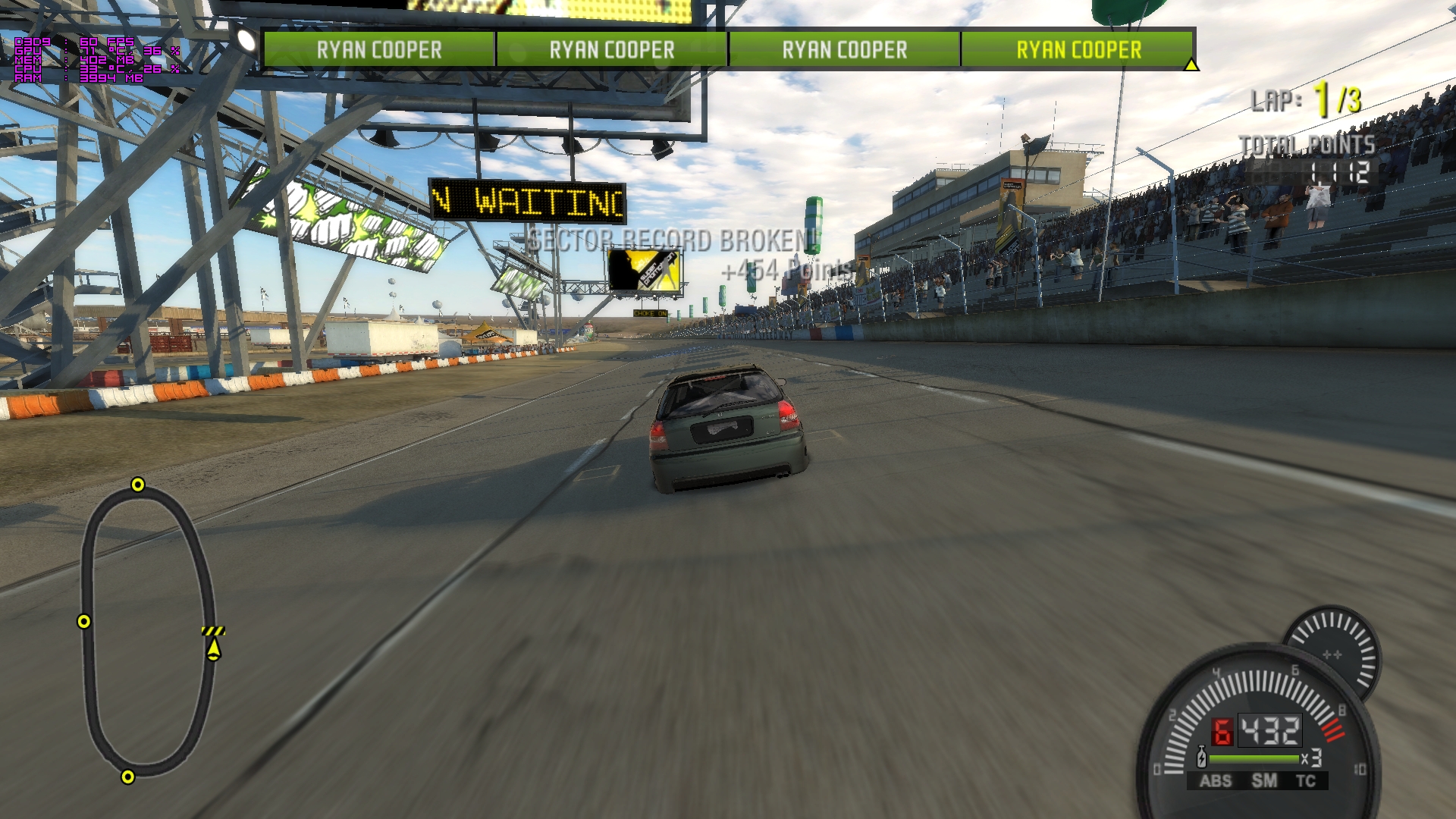
Task: Toggle the TC traction control indicator
Action: pos(1305,781)
